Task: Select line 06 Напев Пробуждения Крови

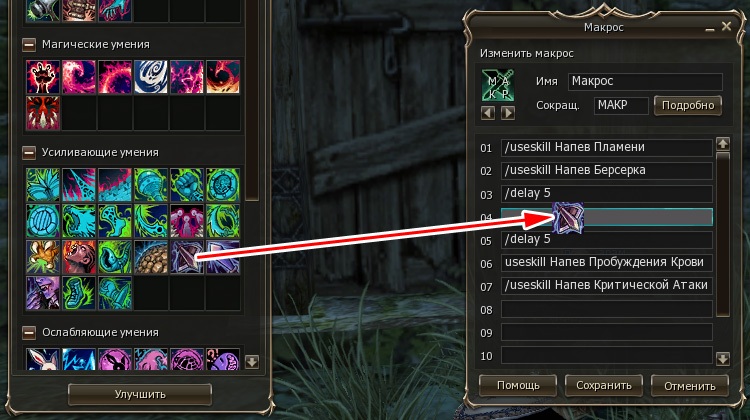Action: click(606, 262)
